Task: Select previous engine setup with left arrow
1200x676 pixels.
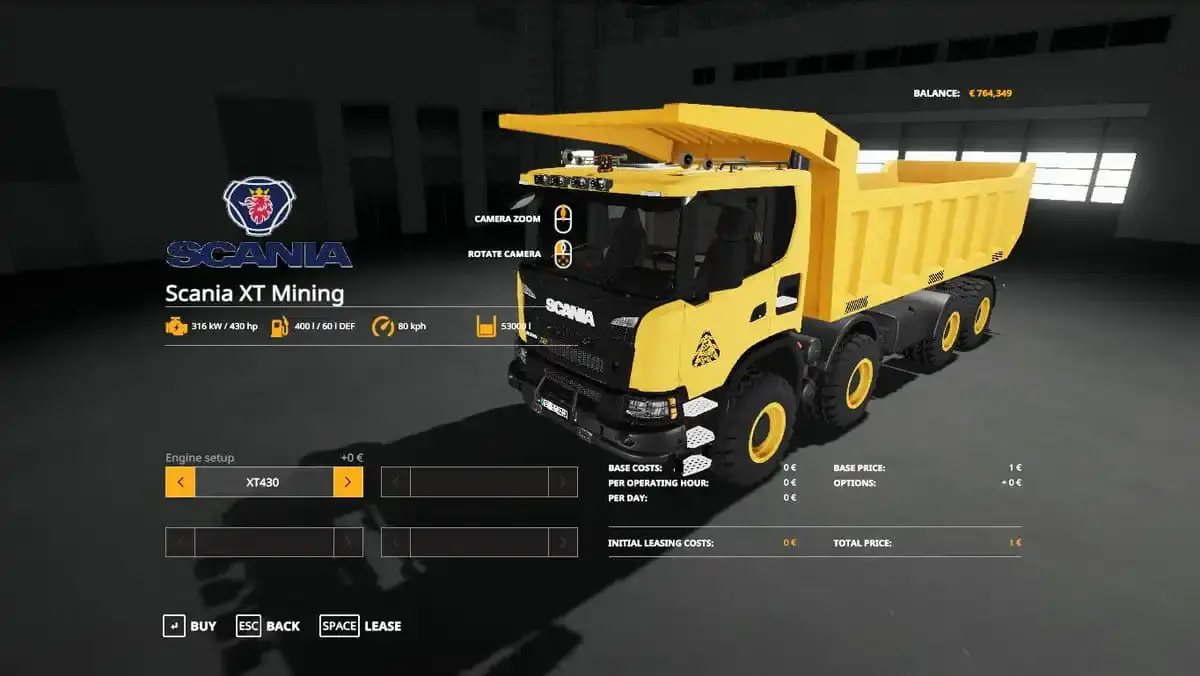Action: 180,482
